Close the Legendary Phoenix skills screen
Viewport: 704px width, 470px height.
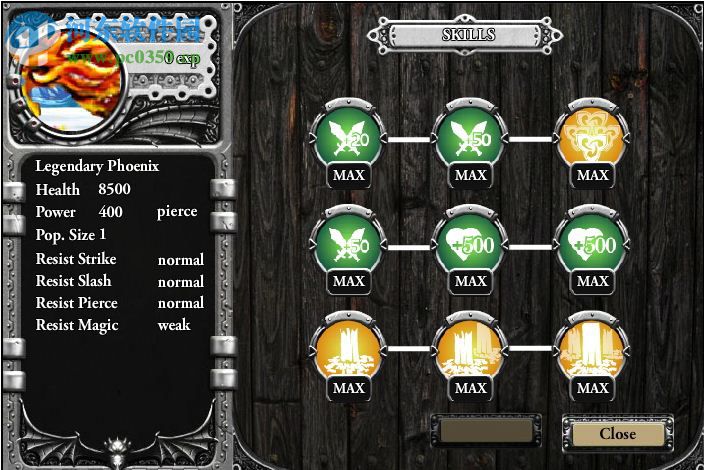(x=617, y=434)
